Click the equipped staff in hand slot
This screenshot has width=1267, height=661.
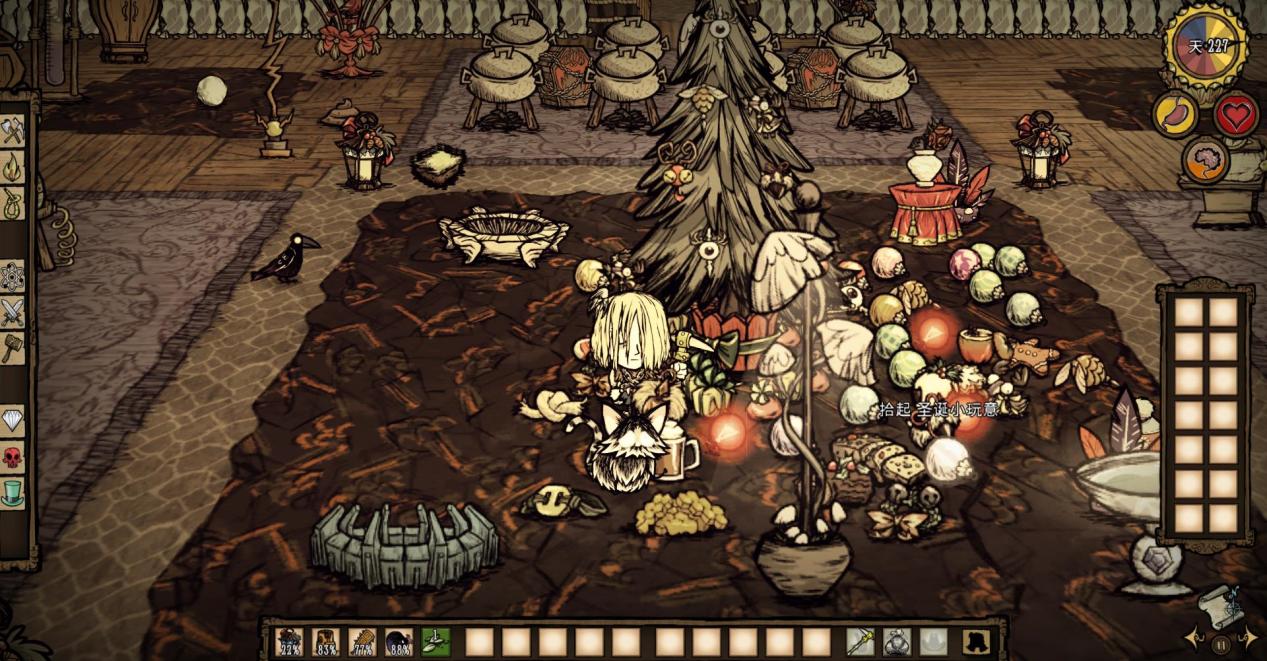(x=861, y=642)
